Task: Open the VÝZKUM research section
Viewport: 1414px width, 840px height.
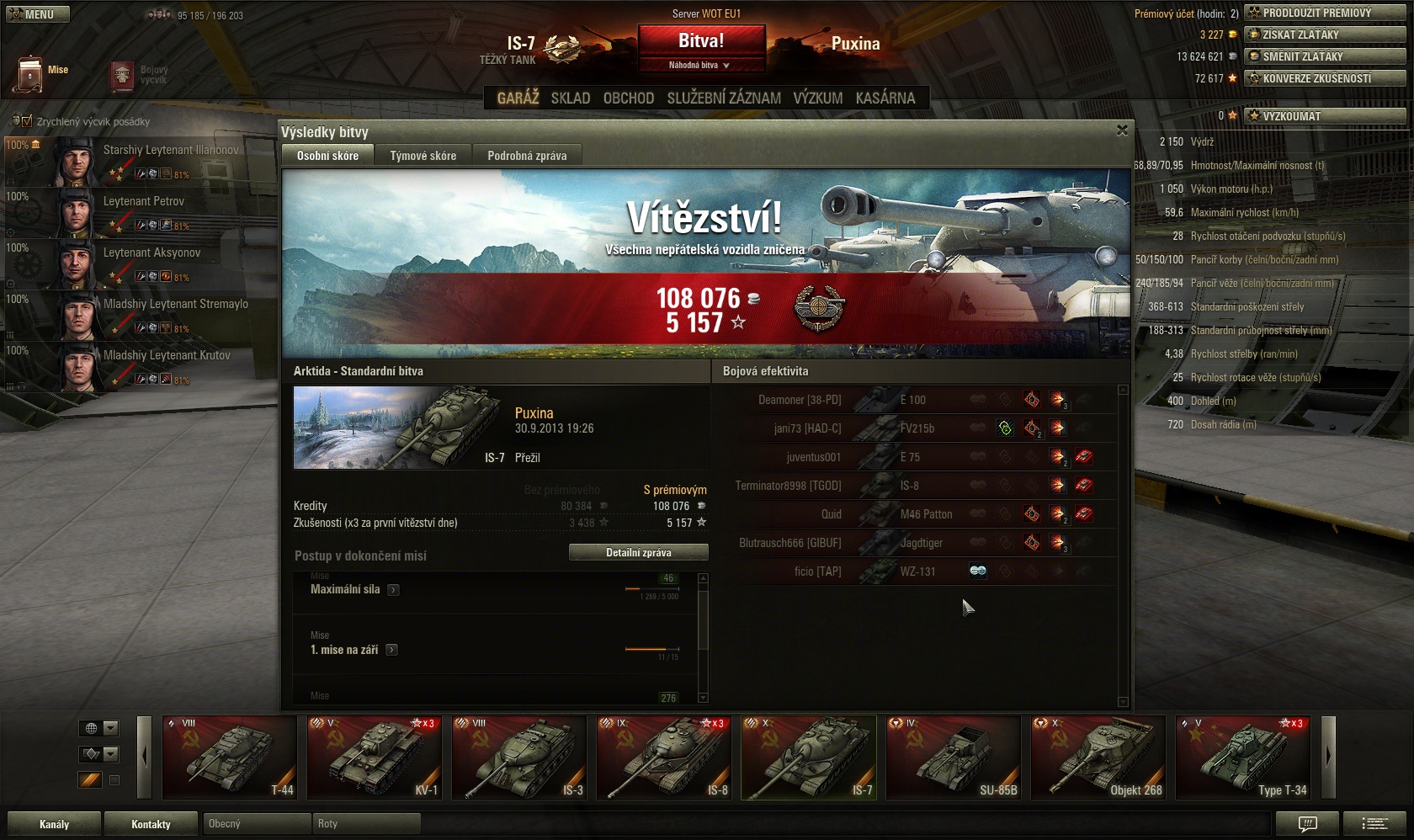Action: [817, 98]
